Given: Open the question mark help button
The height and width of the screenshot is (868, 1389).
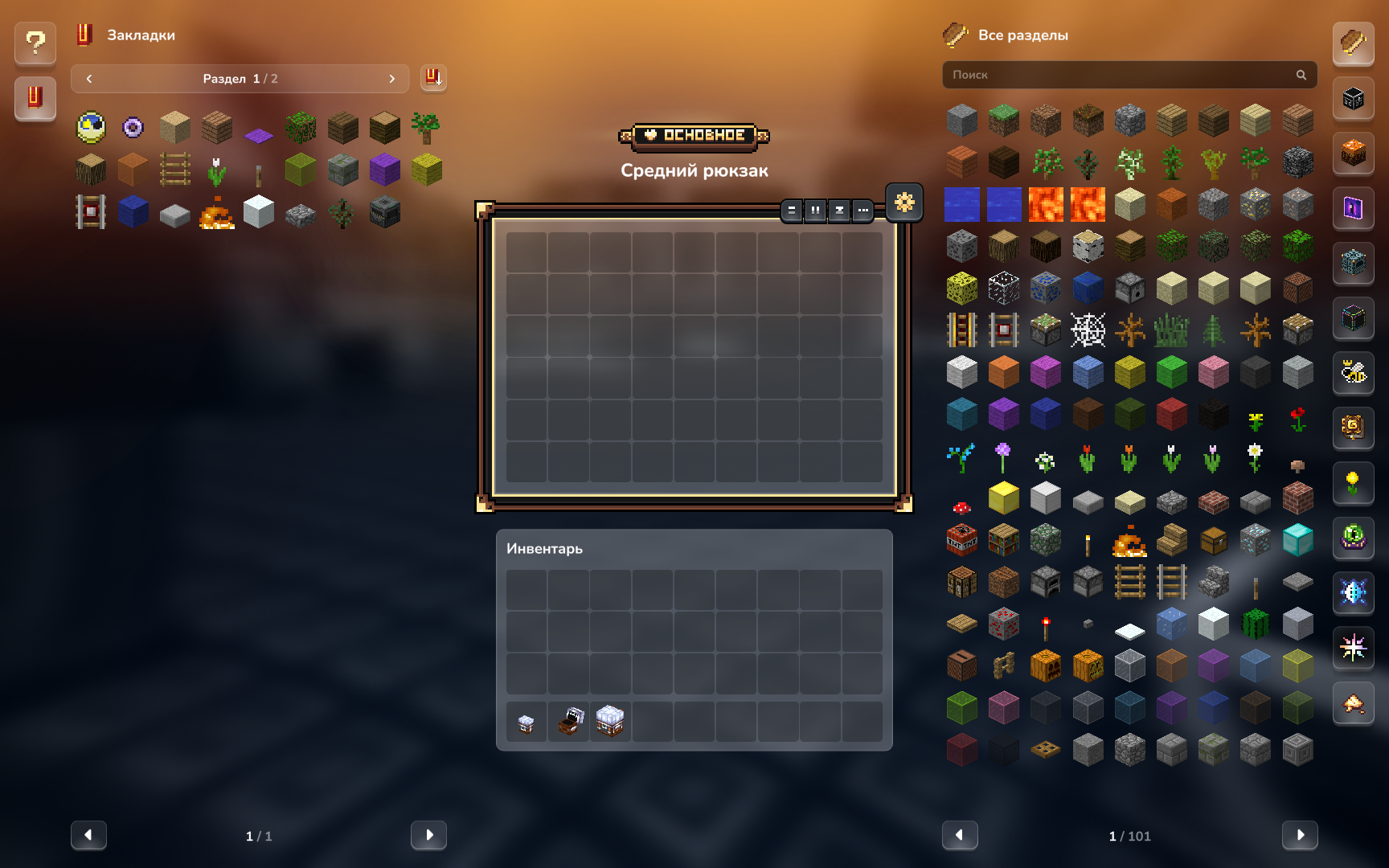Looking at the screenshot, I should pos(35,42).
